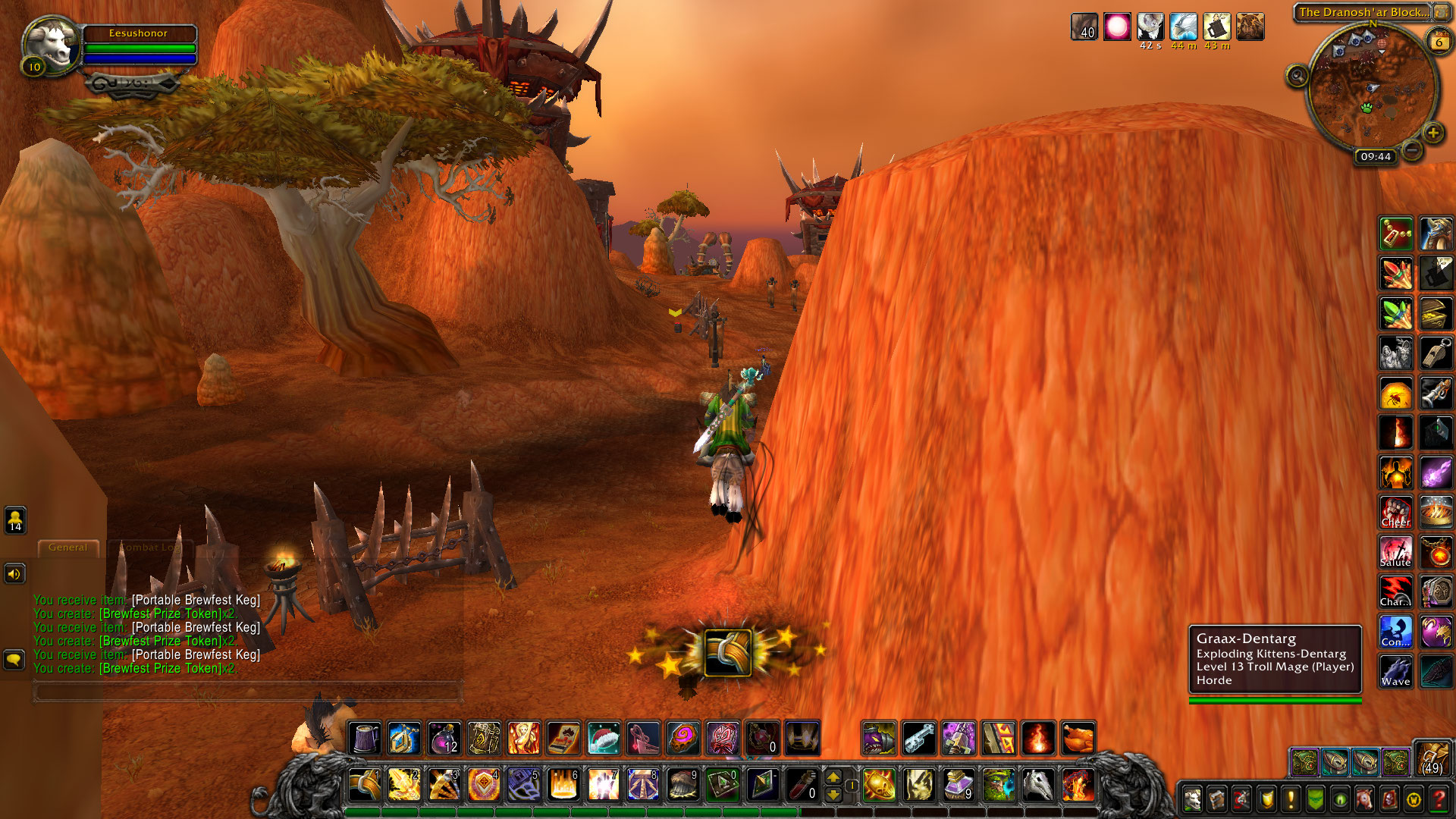1456x819 pixels.
Task: Zoom out the minimap with minus button
Action: coord(1411,150)
